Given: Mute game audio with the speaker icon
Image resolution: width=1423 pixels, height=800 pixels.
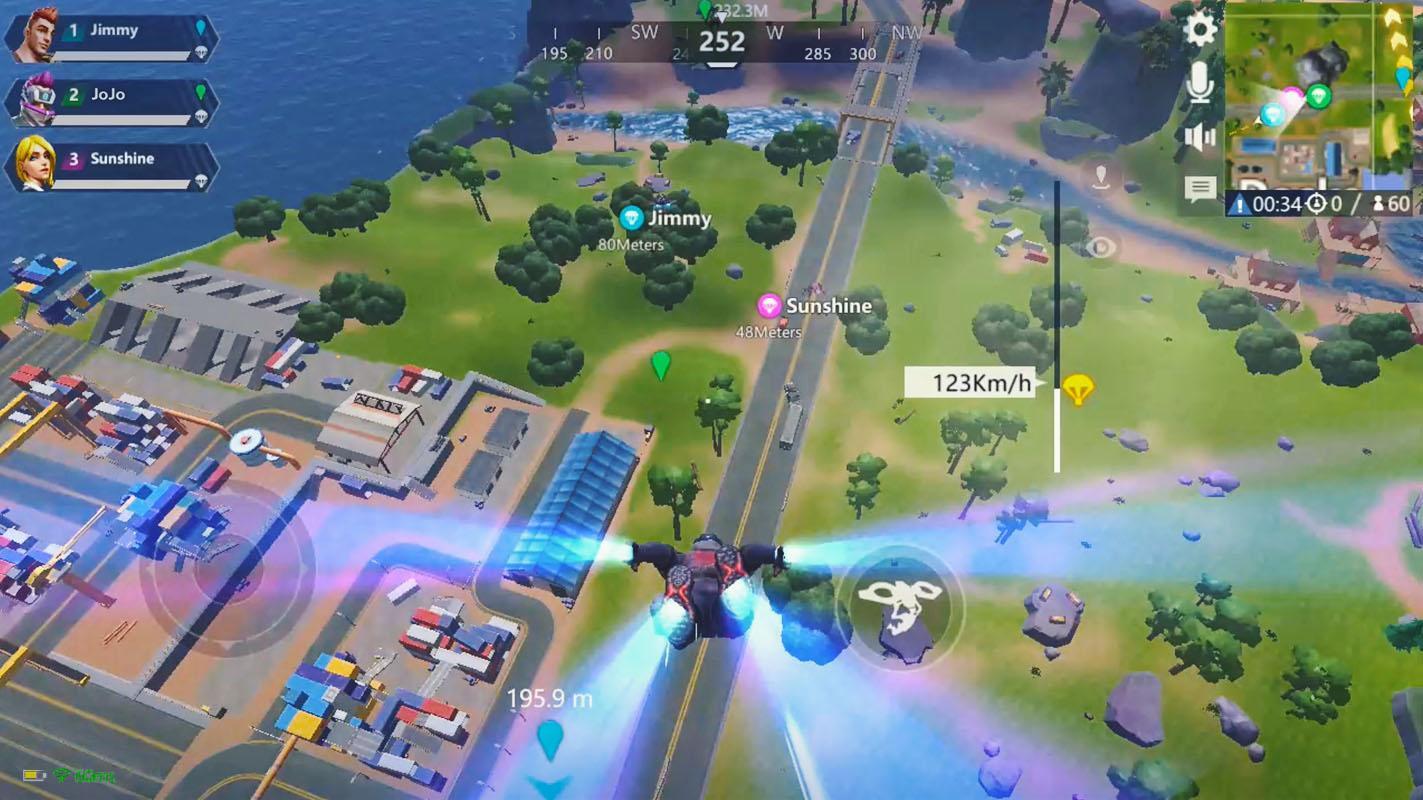Looking at the screenshot, I should tap(1197, 137).
